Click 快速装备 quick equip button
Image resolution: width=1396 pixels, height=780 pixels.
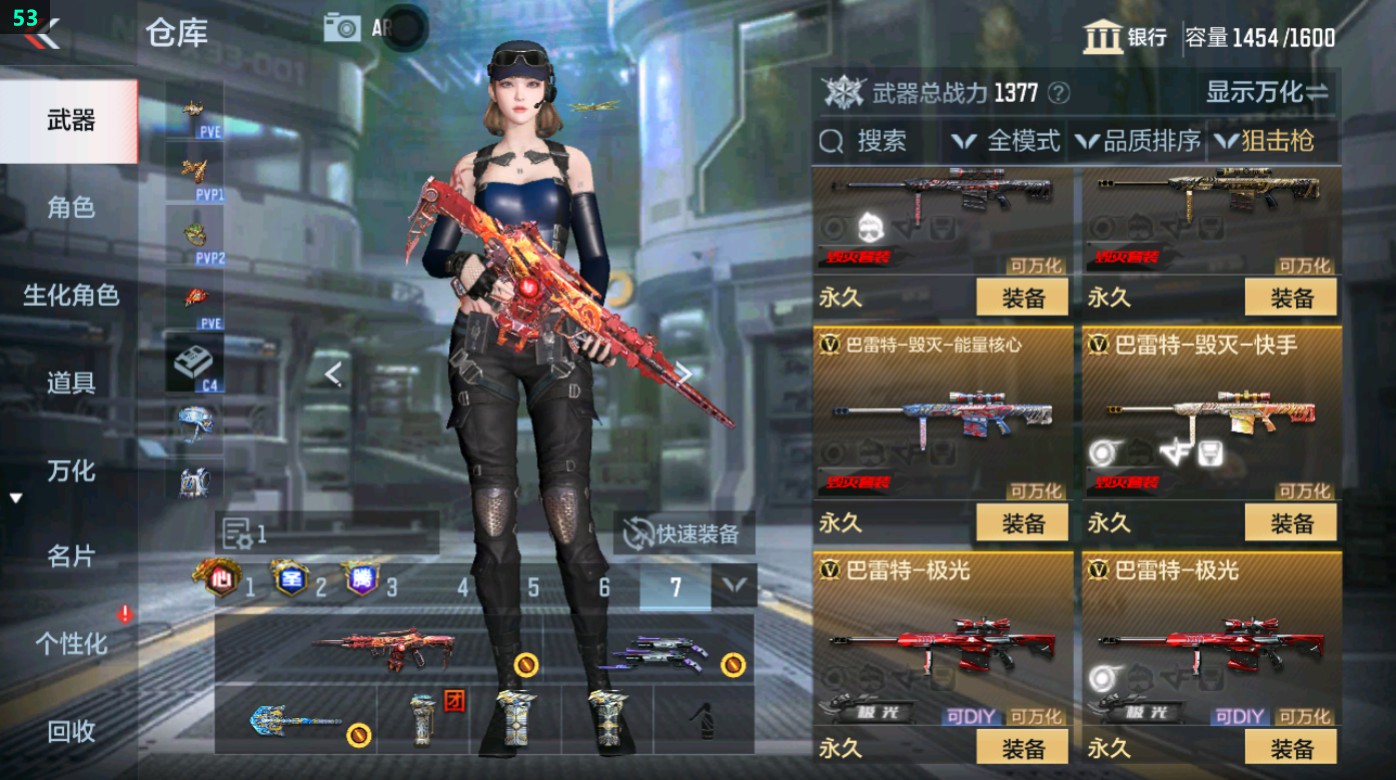[685, 534]
